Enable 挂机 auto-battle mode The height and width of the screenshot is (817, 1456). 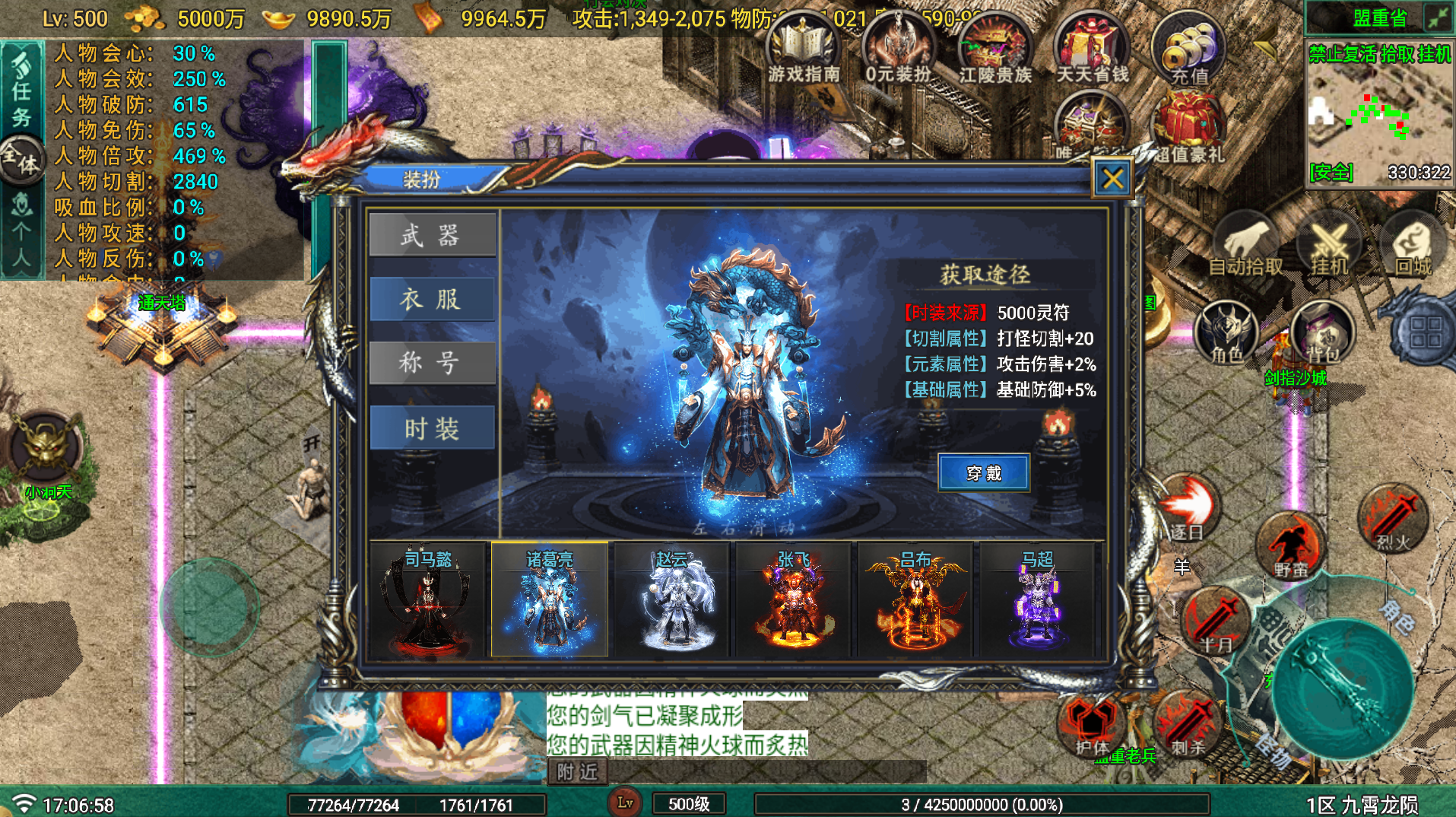click(x=1331, y=243)
